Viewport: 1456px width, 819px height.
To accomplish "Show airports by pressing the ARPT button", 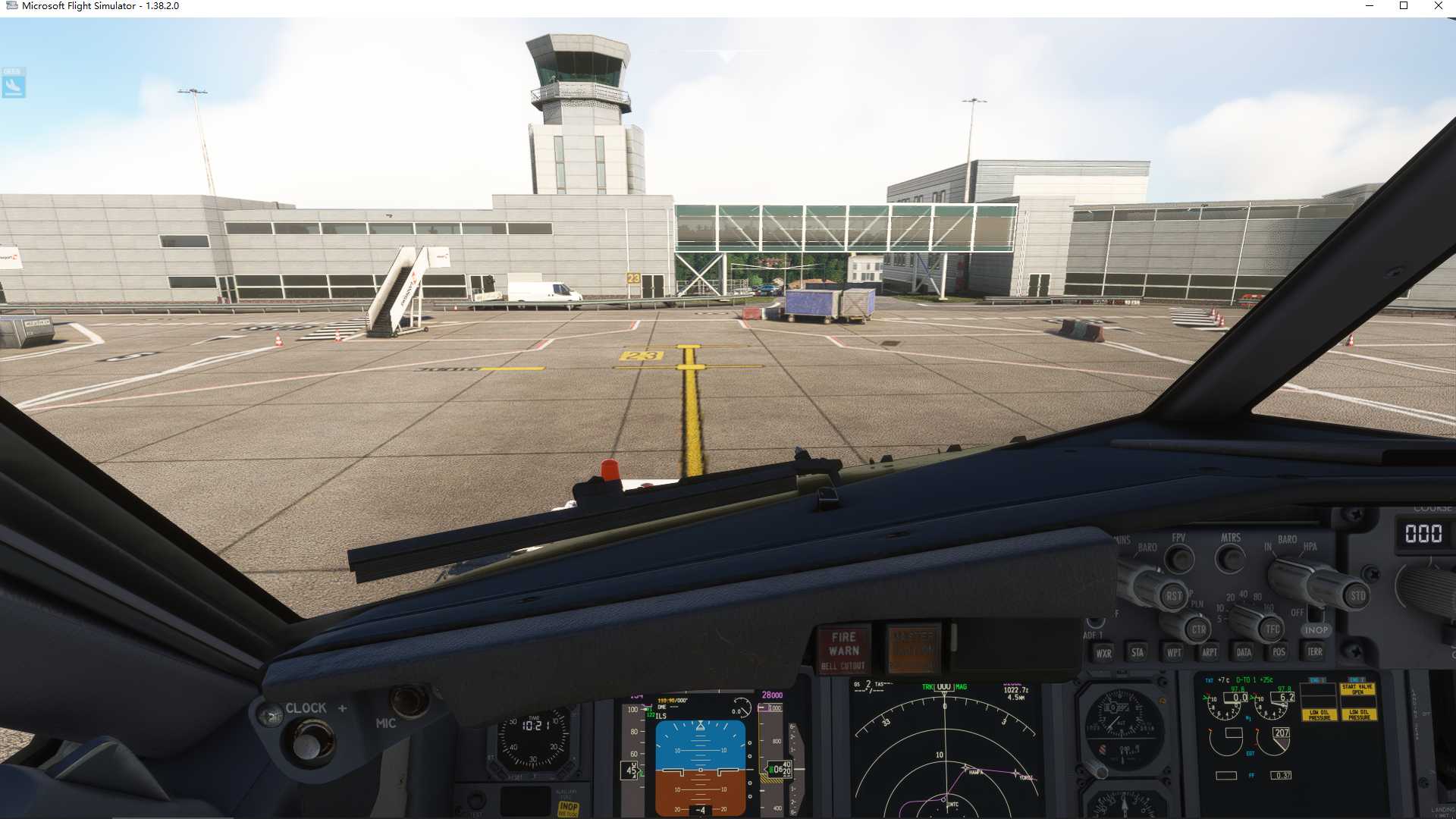I will [x=1210, y=653].
